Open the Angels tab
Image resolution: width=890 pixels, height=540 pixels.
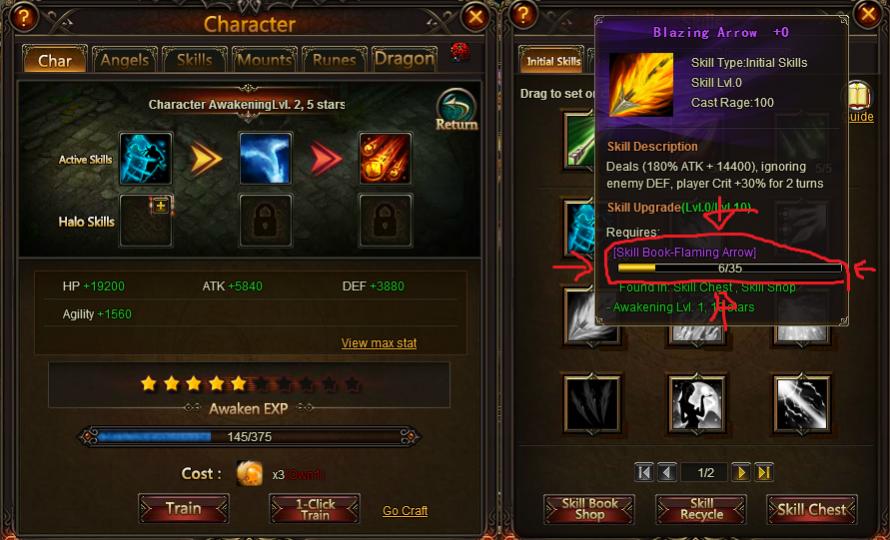pyautogui.click(x=124, y=60)
